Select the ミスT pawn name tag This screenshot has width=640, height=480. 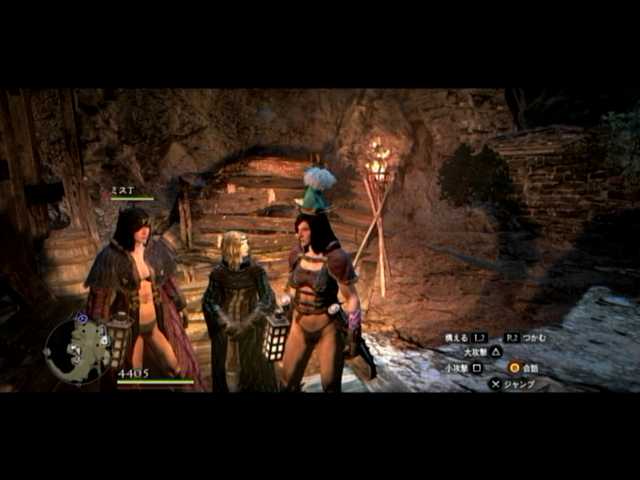tap(122, 190)
